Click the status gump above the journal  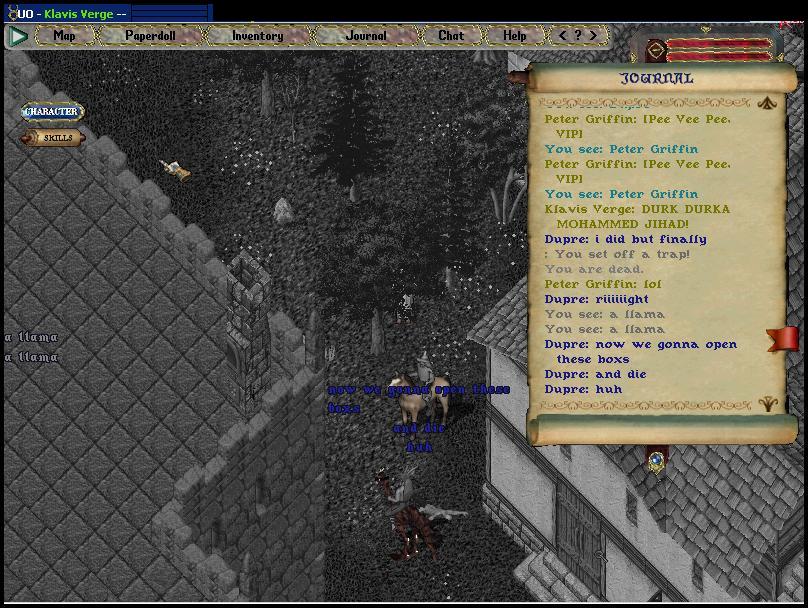click(713, 49)
